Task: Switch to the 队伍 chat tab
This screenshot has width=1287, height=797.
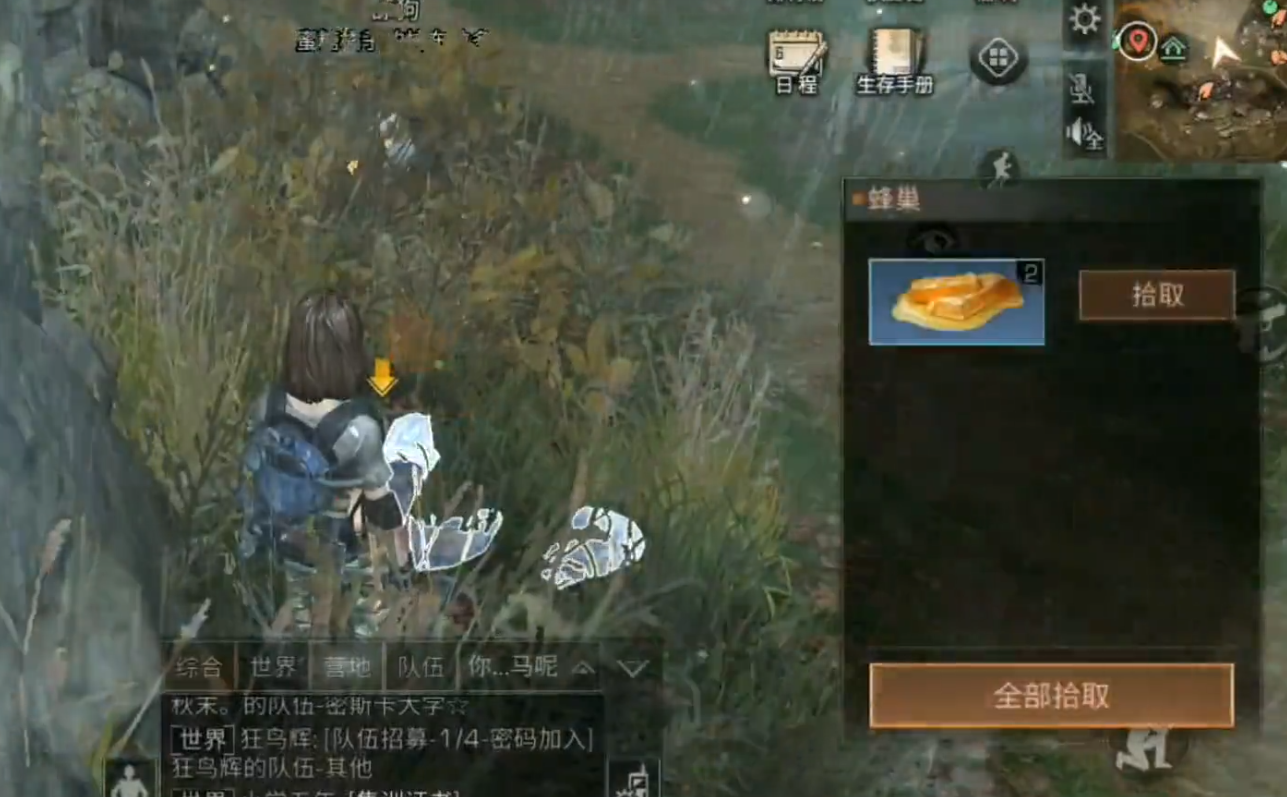Action: pyautogui.click(x=421, y=667)
